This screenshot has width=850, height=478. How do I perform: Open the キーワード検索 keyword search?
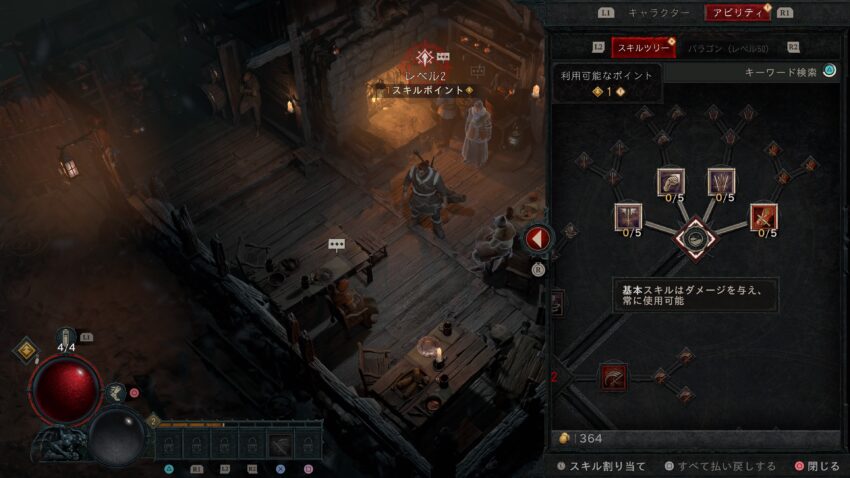pos(789,72)
